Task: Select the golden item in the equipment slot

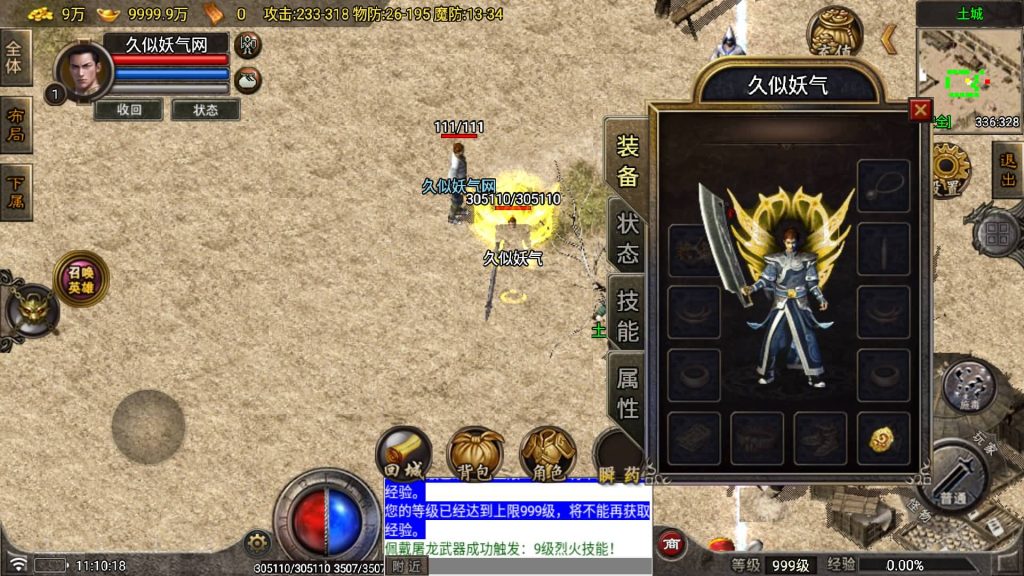Action: [x=882, y=439]
